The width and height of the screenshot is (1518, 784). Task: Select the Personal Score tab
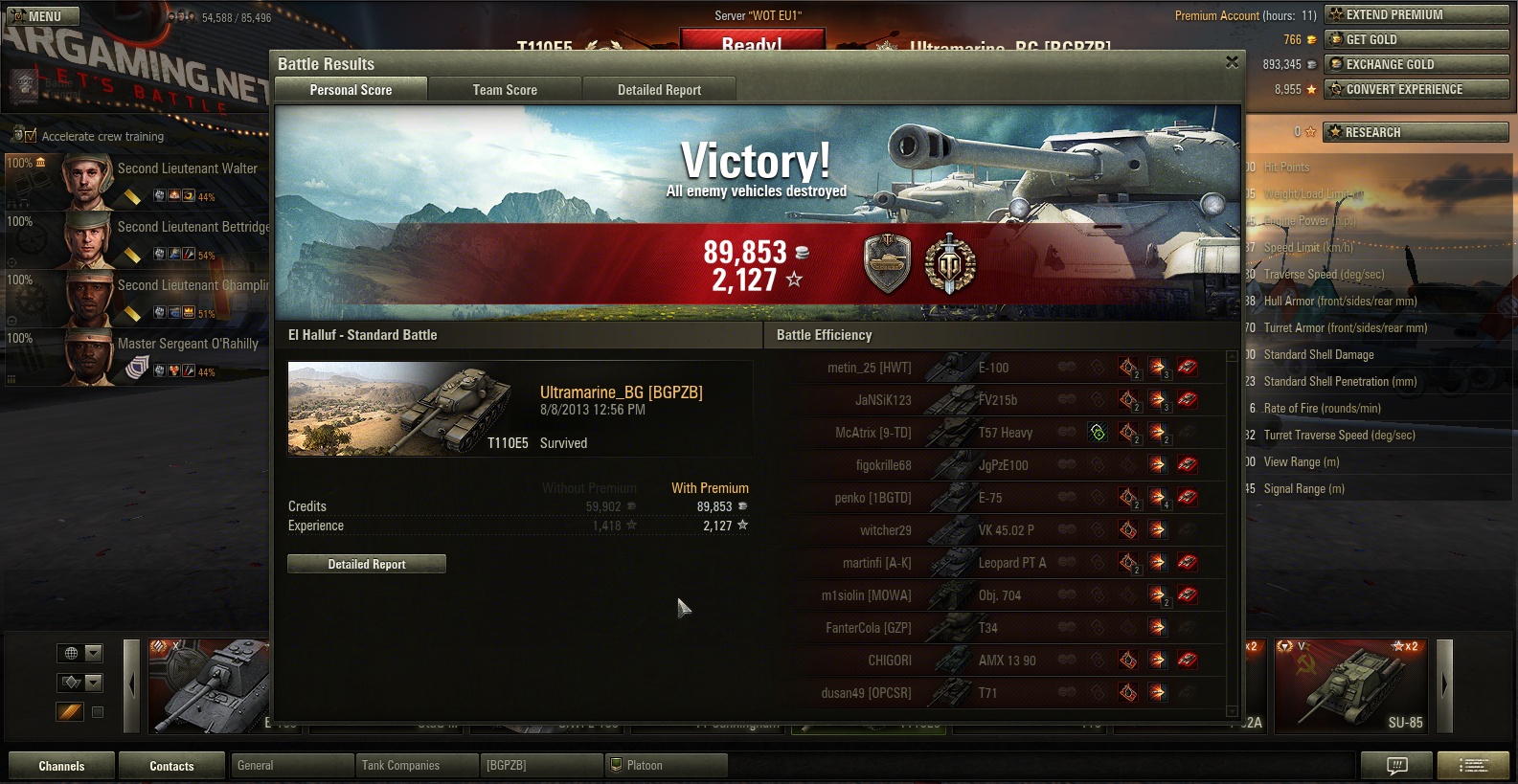[x=351, y=90]
